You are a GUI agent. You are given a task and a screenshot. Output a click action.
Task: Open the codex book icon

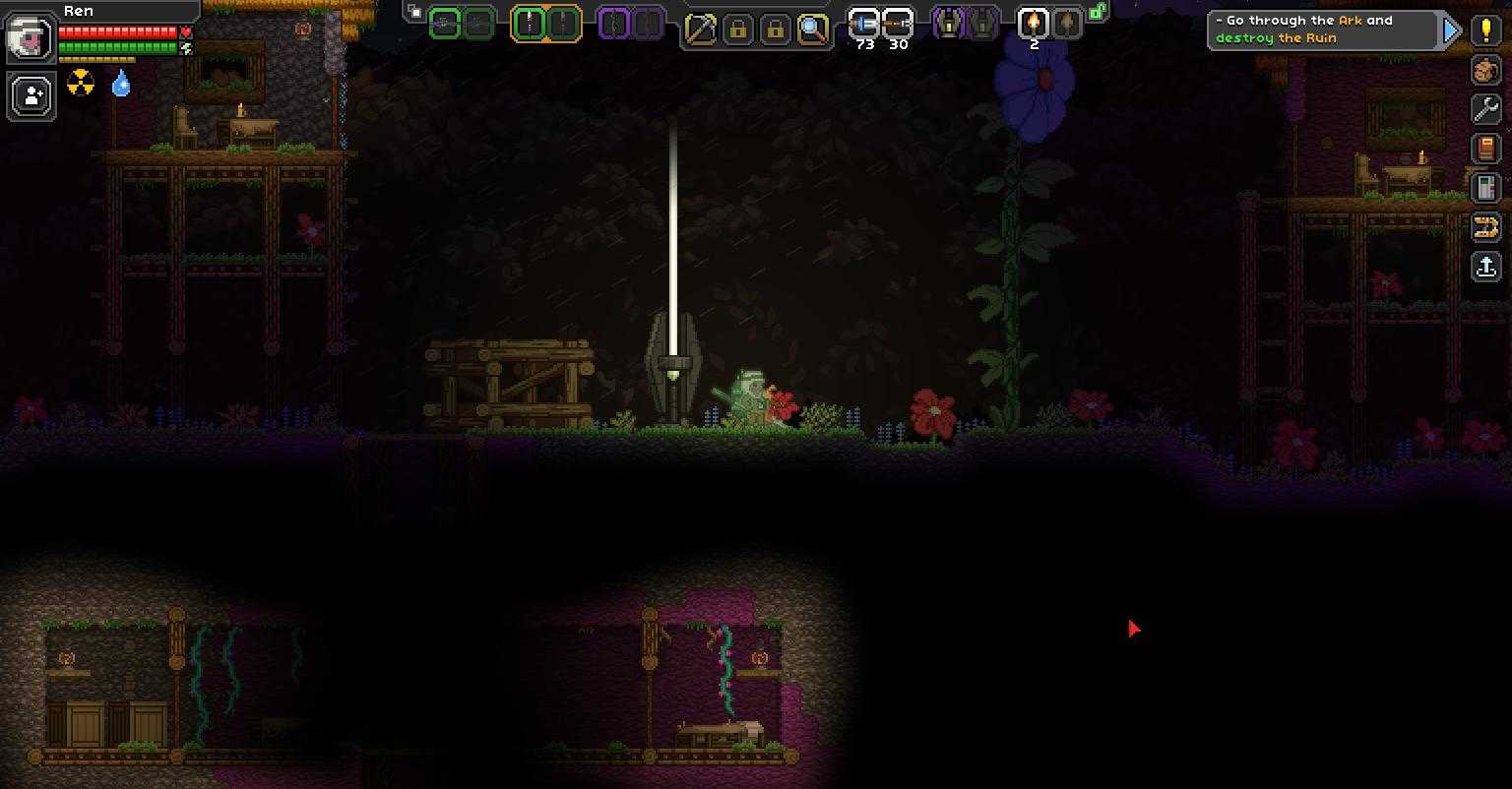pyautogui.click(x=1486, y=149)
